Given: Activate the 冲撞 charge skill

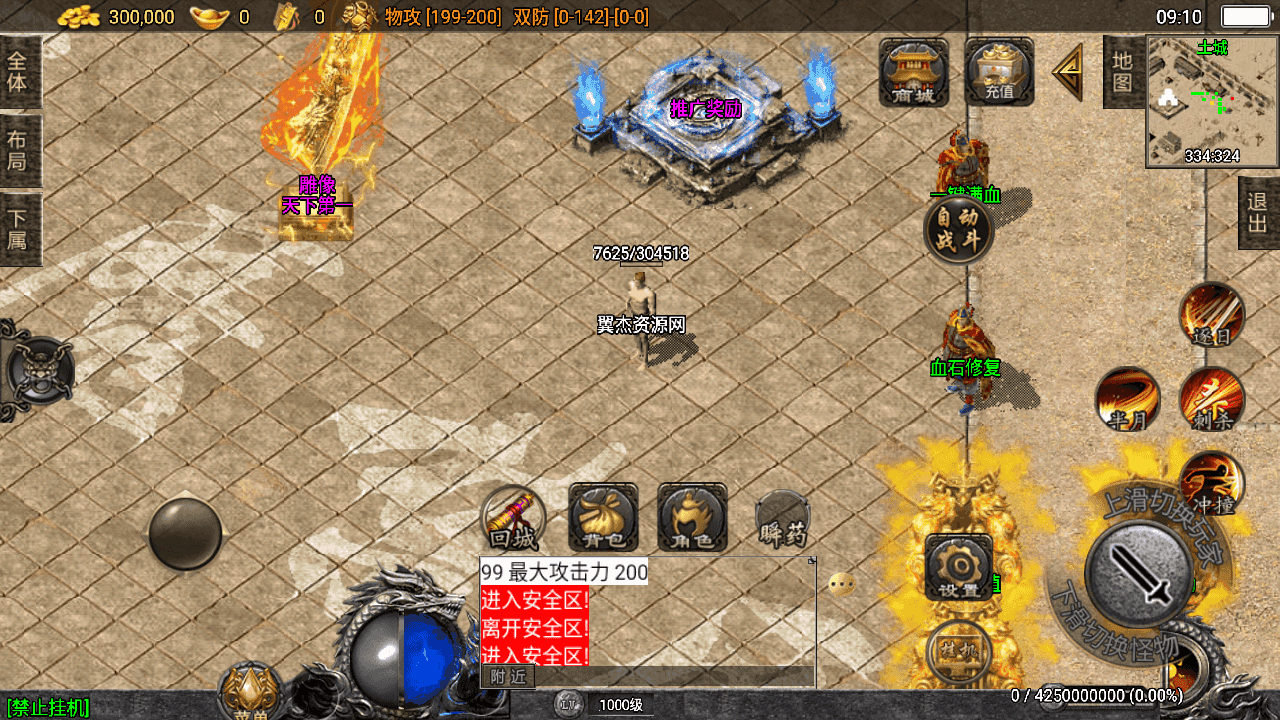Looking at the screenshot, I should [x=1211, y=482].
